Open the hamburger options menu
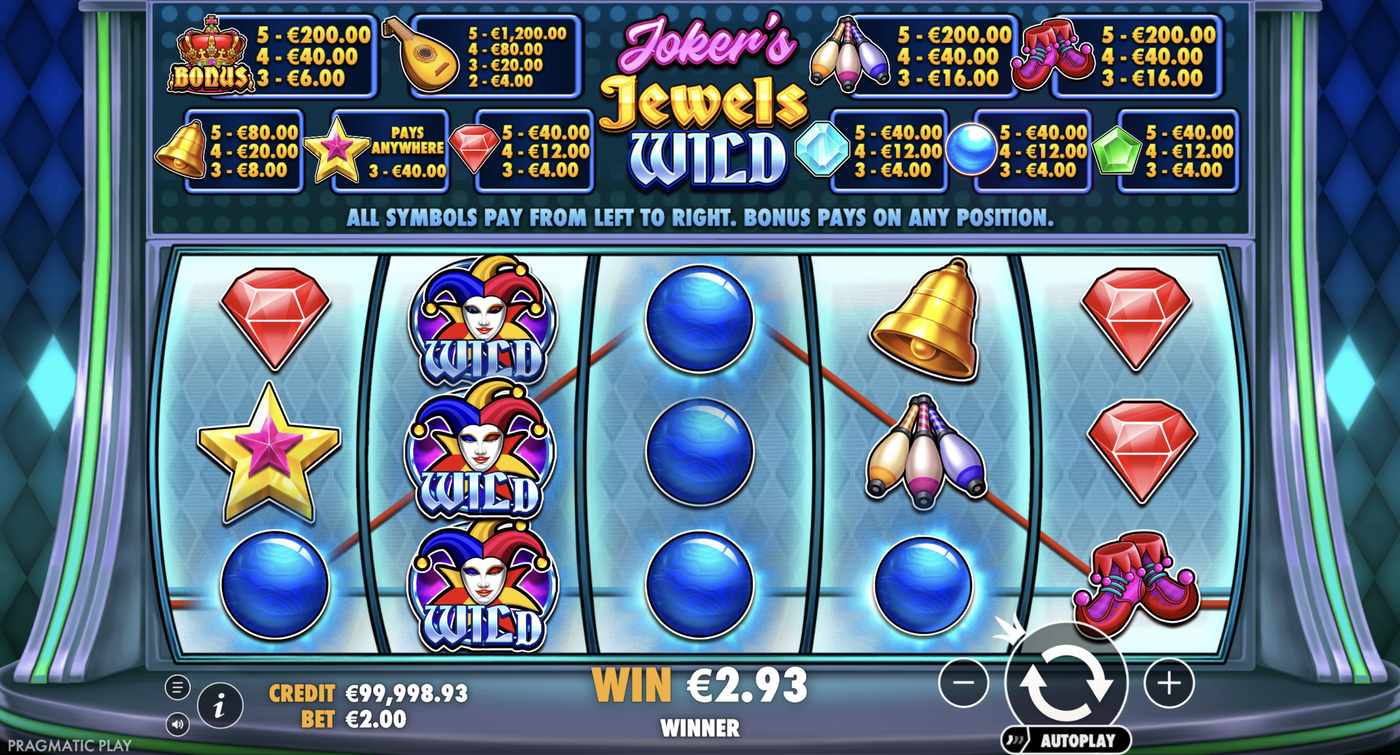Image resolution: width=1400 pixels, height=755 pixels. (x=176, y=685)
